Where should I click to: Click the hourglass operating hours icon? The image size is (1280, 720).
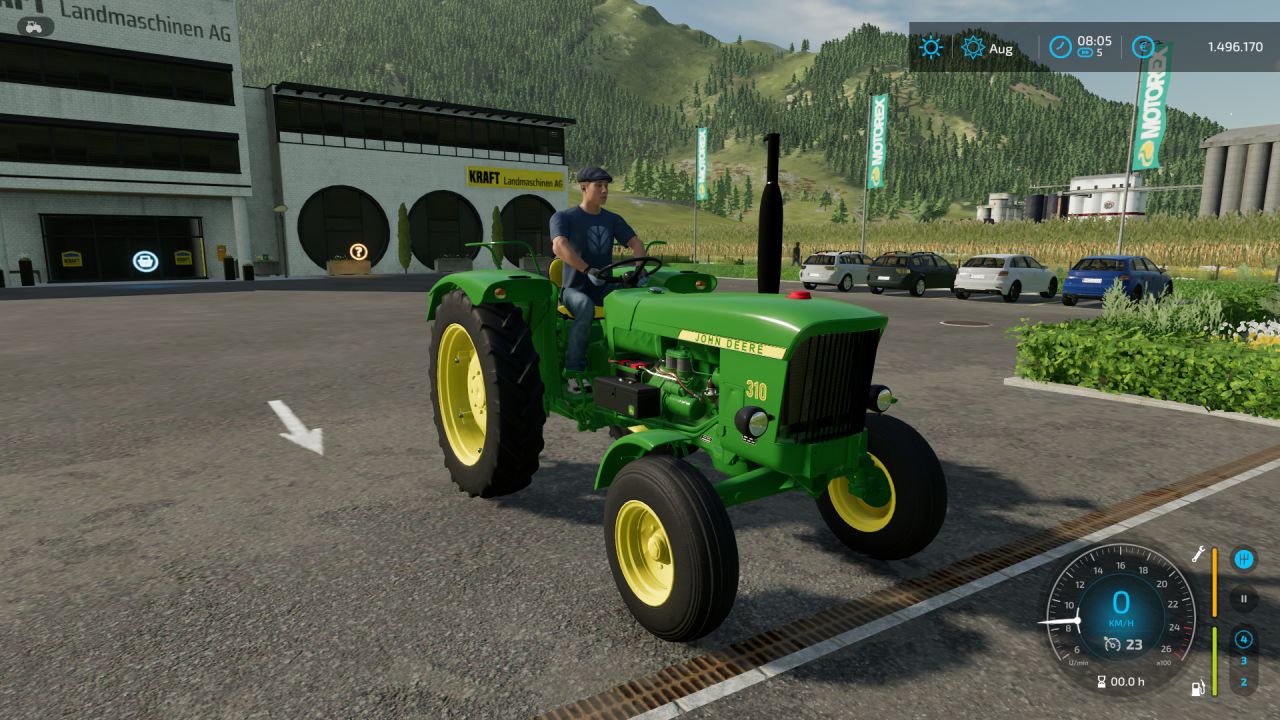[1101, 680]
